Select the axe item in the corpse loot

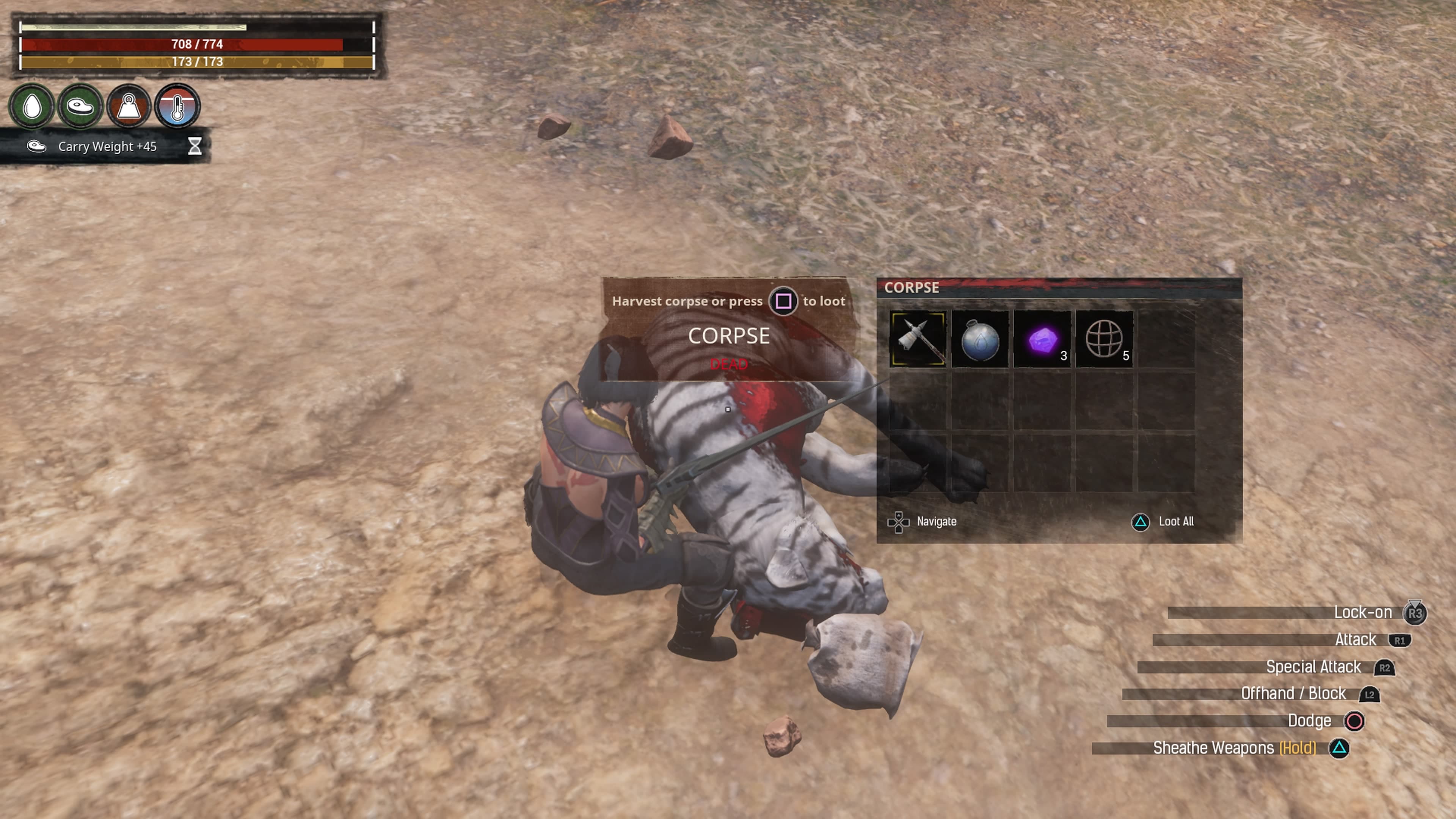click(917, 339)
